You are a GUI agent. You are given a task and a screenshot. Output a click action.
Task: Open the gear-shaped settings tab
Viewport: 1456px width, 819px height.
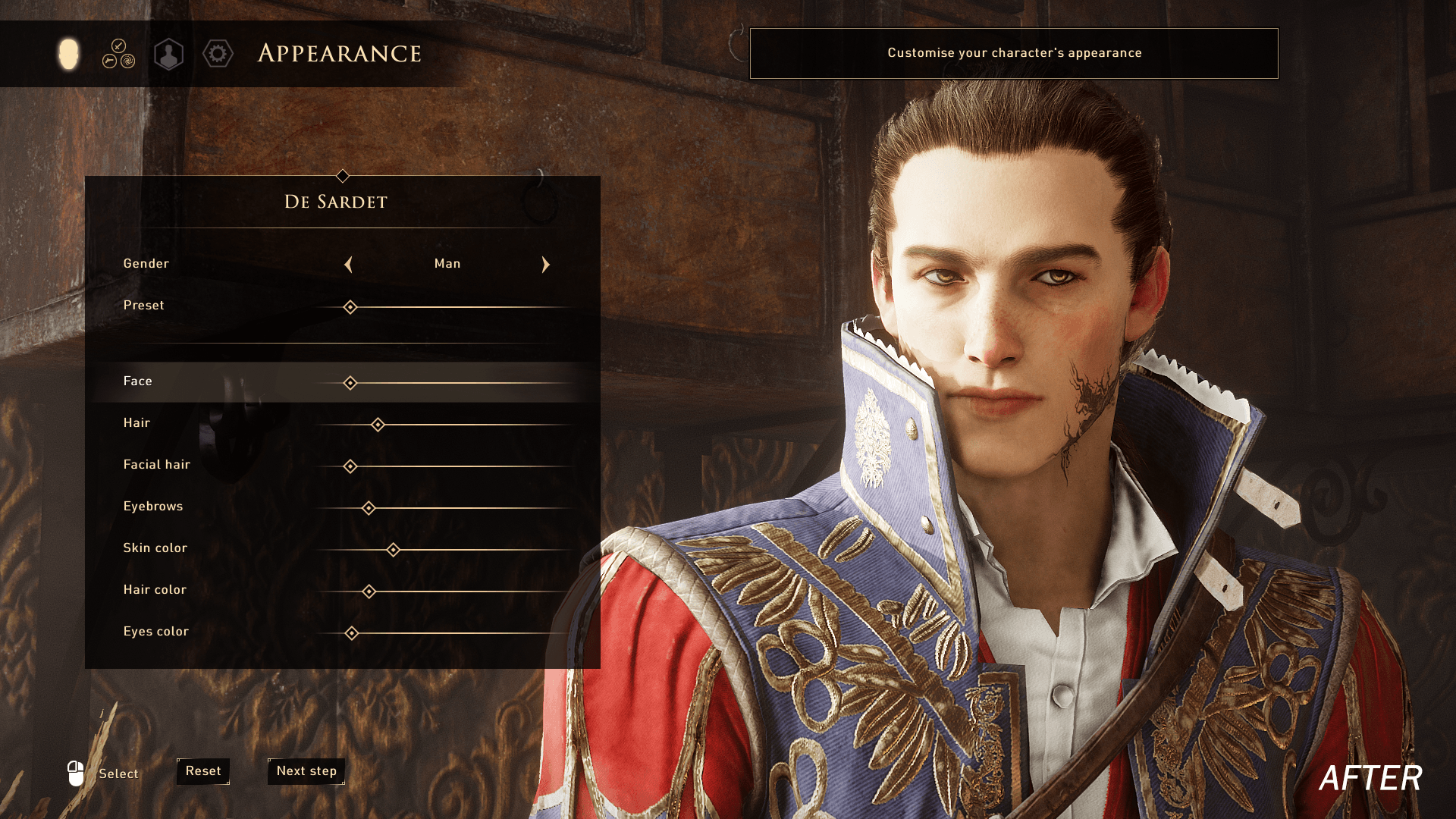[218, 54]
